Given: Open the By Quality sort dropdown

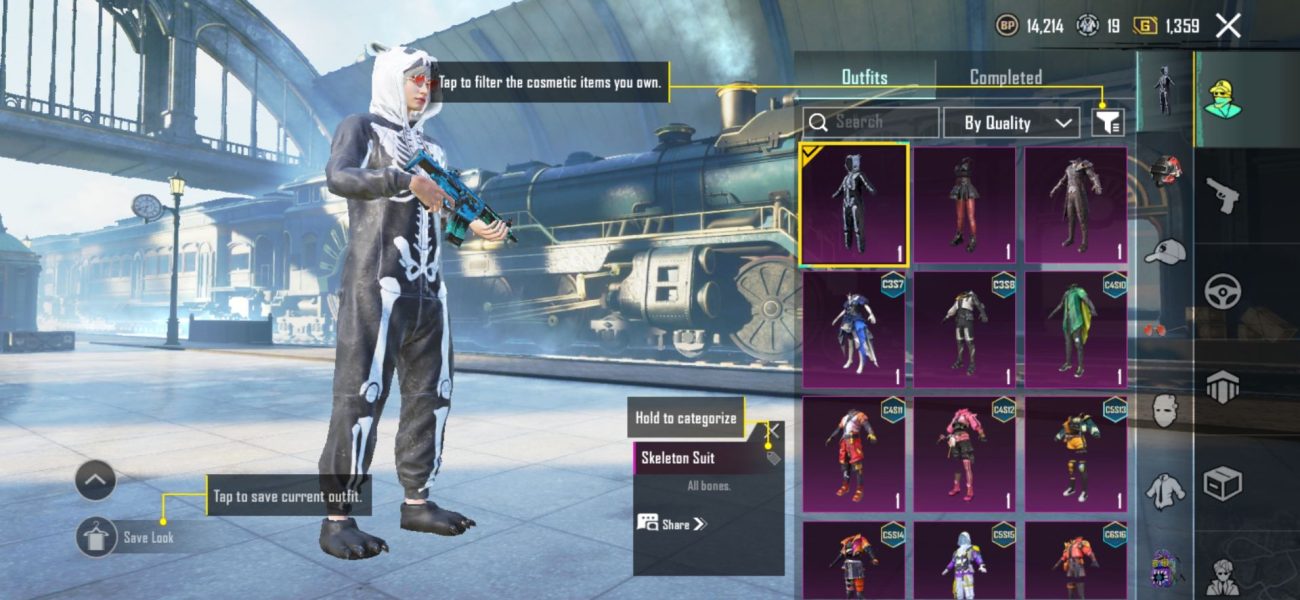Looking at the screenshot, I should (x=1010, y=123).
